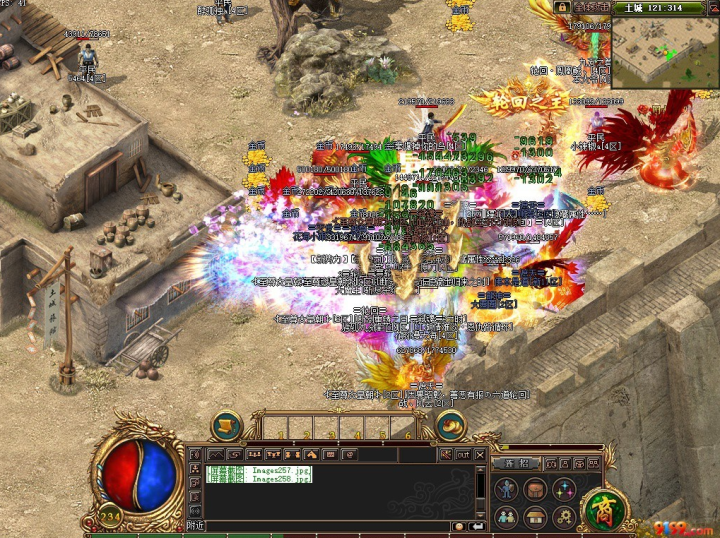Open the team members icon

[506, 517]
